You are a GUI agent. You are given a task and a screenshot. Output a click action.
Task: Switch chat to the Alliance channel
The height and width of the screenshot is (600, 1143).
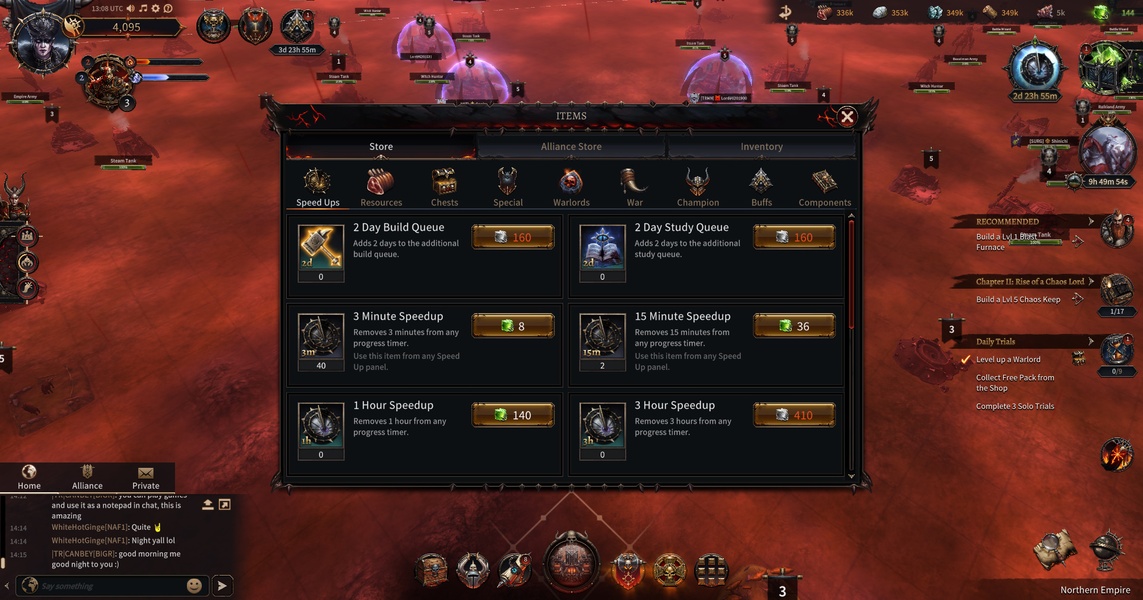point(87,477)
